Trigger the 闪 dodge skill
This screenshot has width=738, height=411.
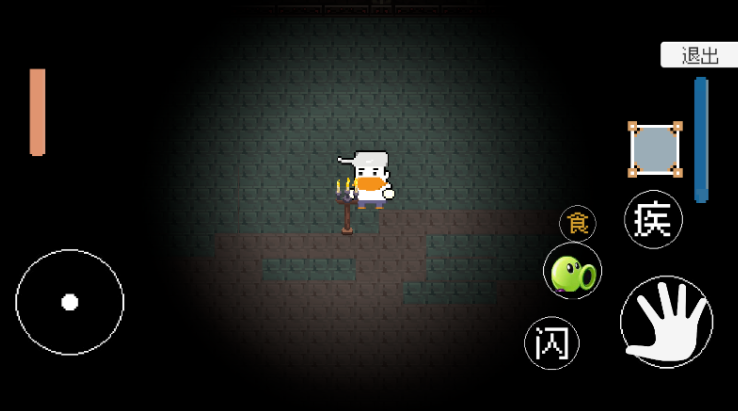(x=552, y=343)
